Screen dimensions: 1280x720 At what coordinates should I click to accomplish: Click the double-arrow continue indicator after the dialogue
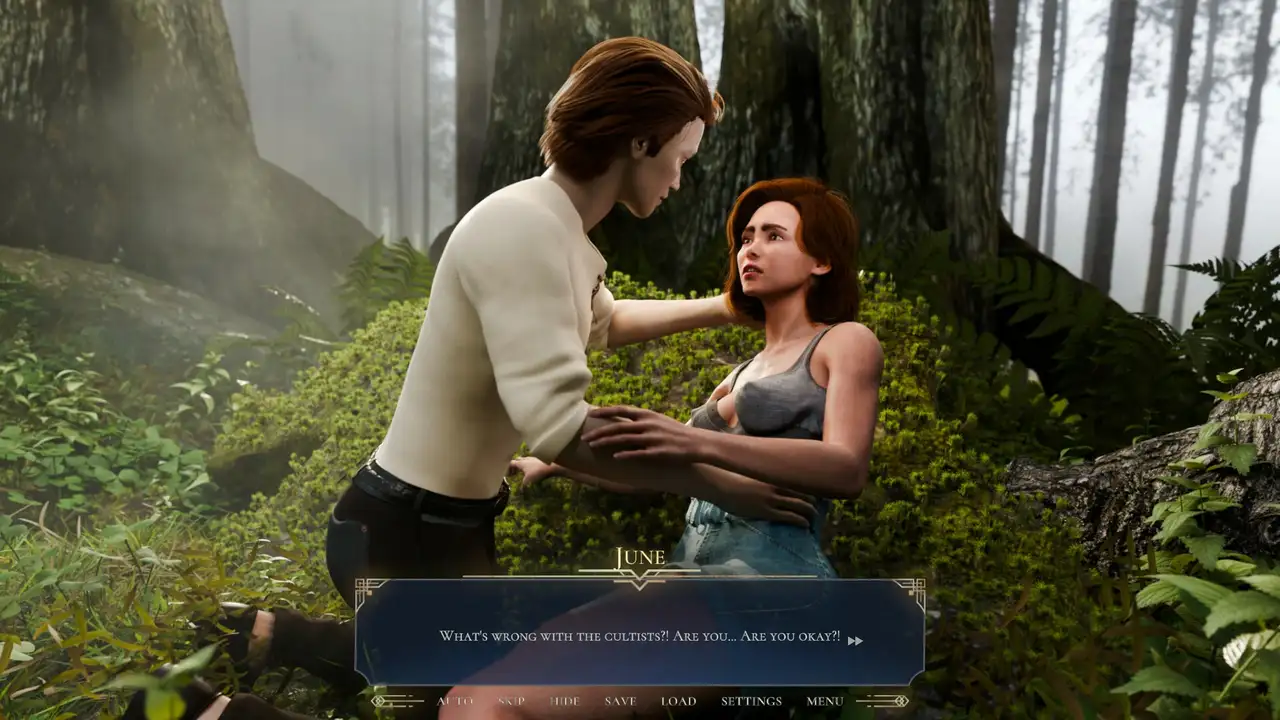tap(855, 641)
